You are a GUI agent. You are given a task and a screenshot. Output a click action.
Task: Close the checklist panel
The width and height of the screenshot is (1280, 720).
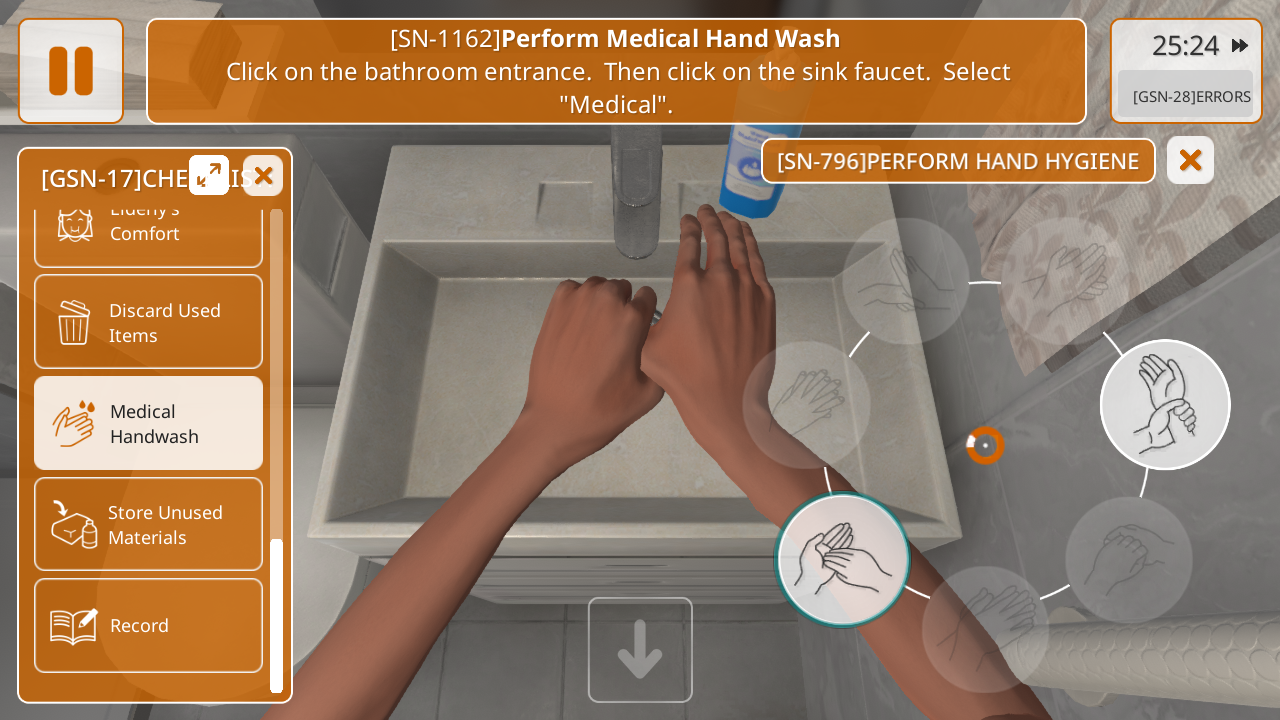click(x=263, y=176)
